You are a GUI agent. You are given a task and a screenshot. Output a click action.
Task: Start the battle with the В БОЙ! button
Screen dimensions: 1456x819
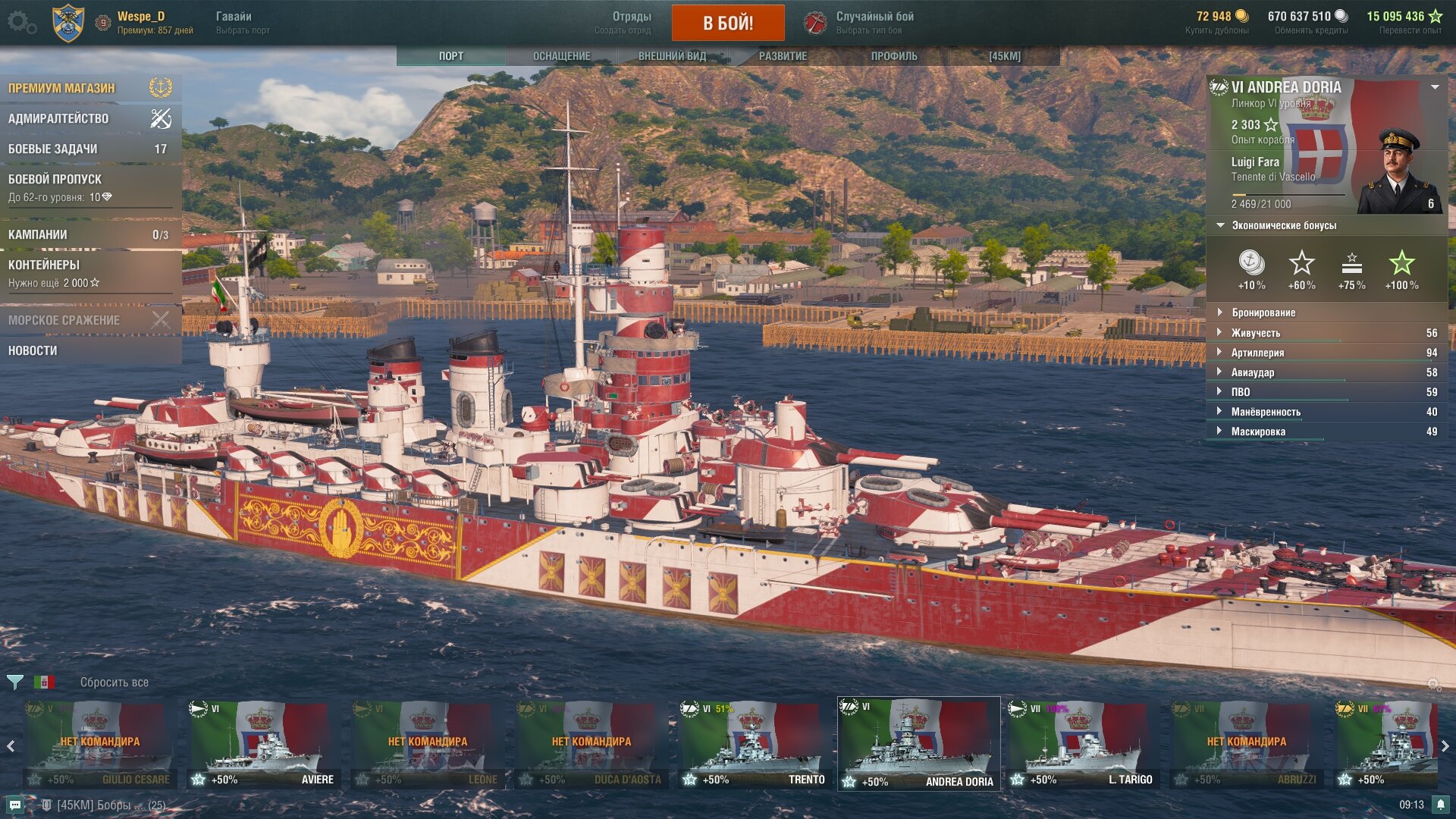click(727, 23)
